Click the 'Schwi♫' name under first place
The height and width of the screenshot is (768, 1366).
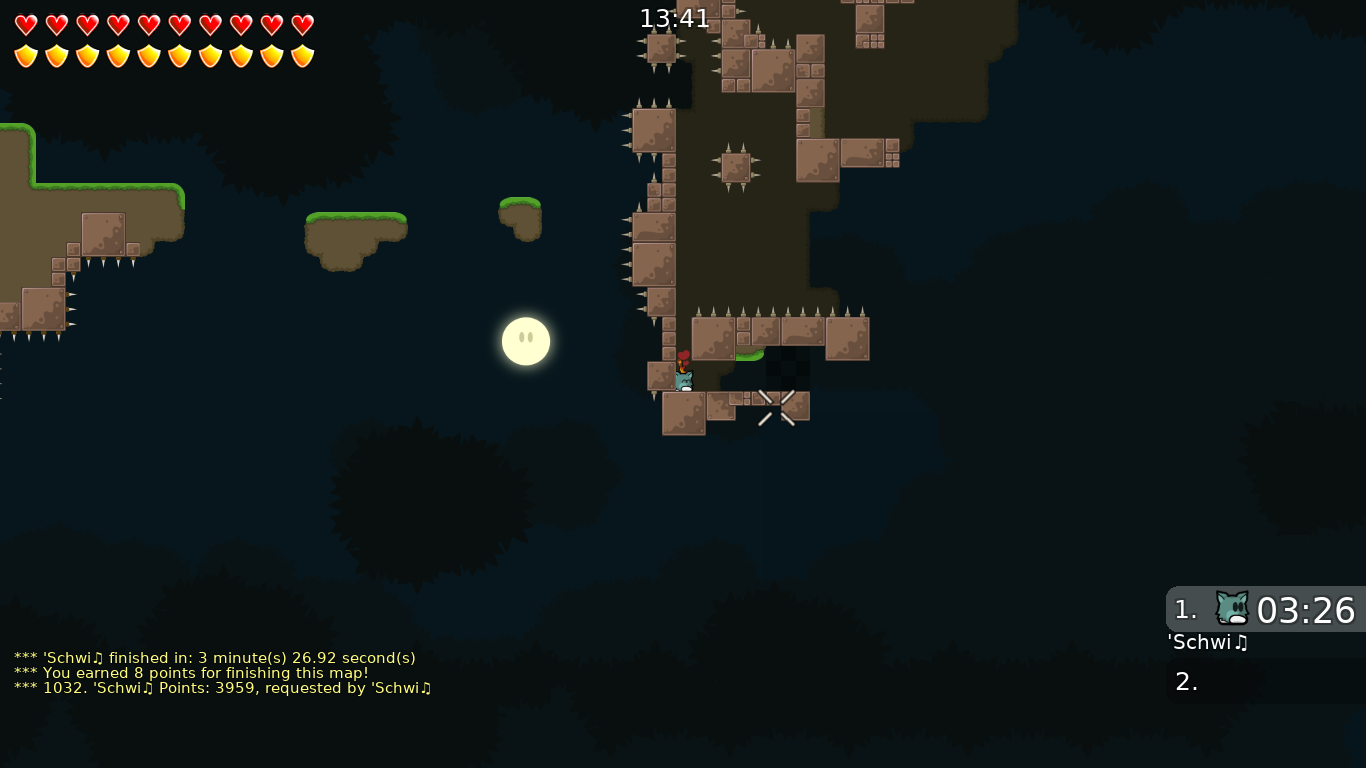point(1207,643)
